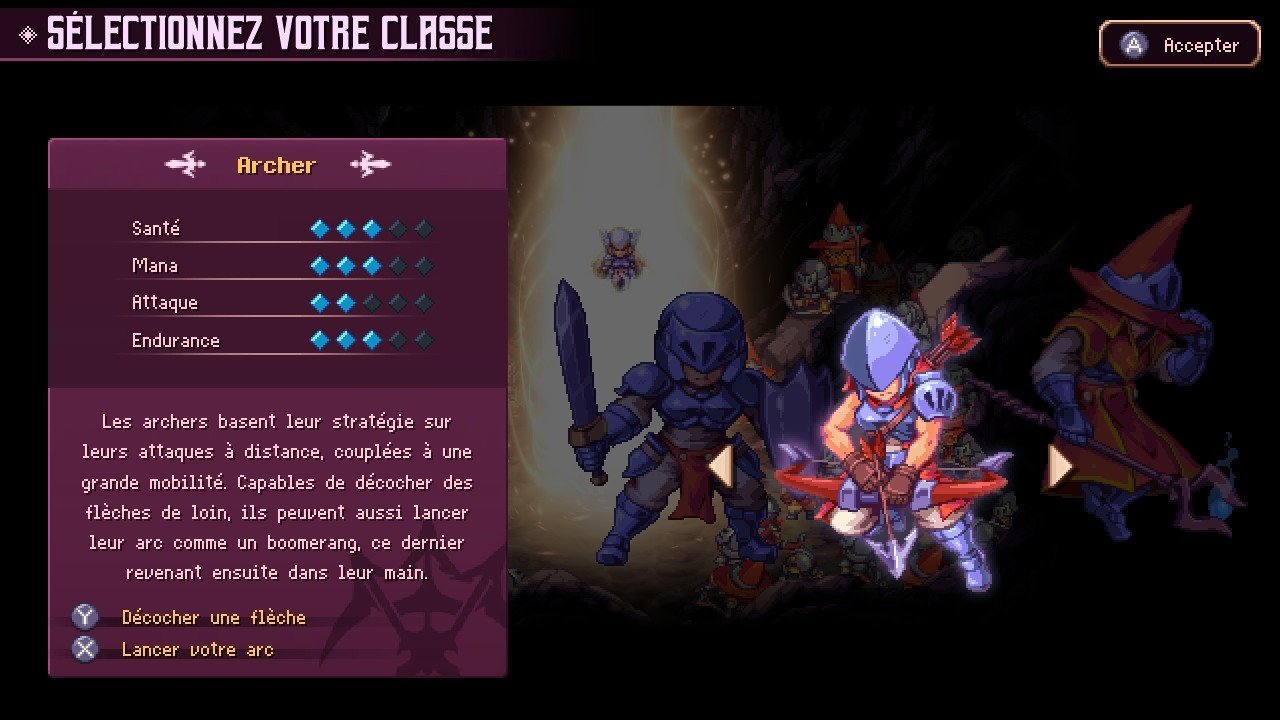Show the next class with the right arrow
The image size is (1280, 720).
pos(1059,465)
